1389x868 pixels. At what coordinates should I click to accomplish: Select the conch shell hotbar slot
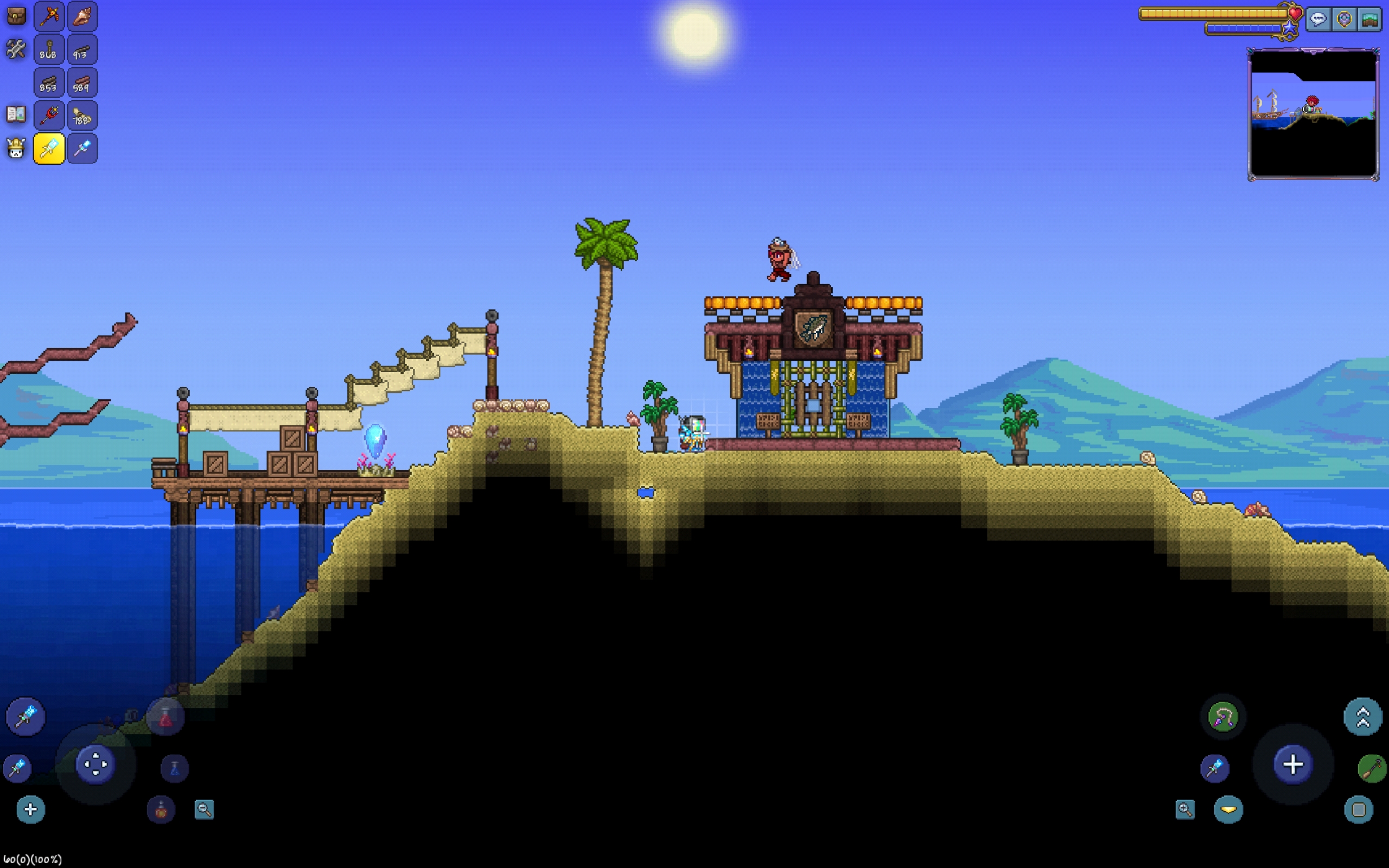pos(82,16)
